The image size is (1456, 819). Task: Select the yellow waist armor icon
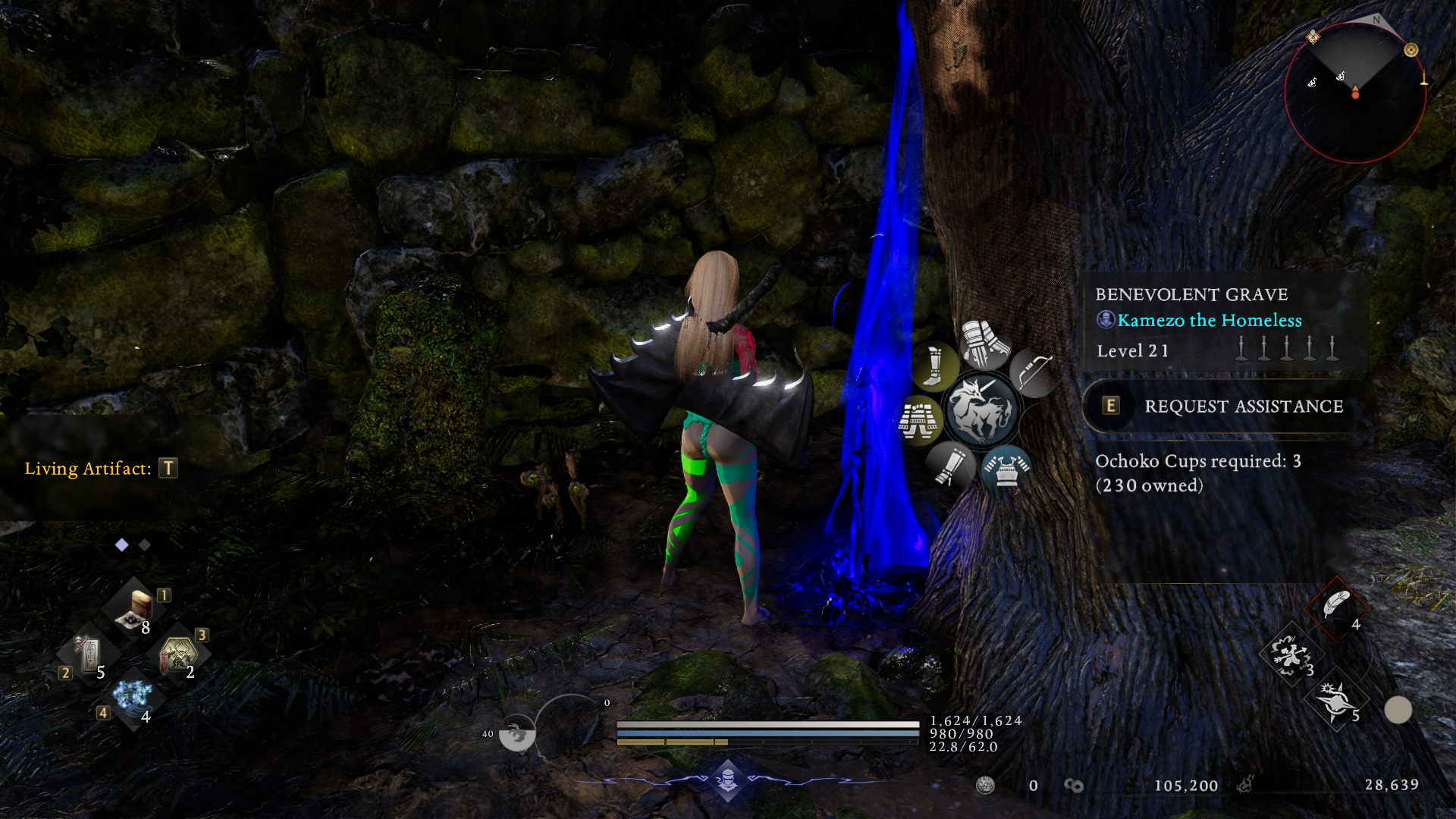pyautogui.click(x=918, y=420)
